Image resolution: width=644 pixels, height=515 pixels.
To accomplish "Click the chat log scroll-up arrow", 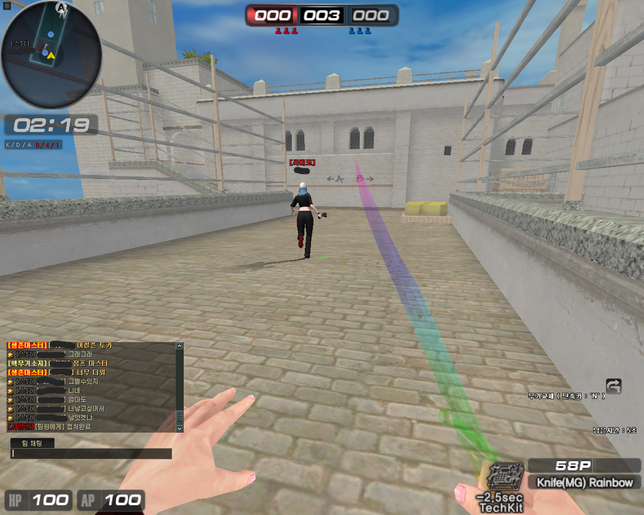I will pos(180,346).
